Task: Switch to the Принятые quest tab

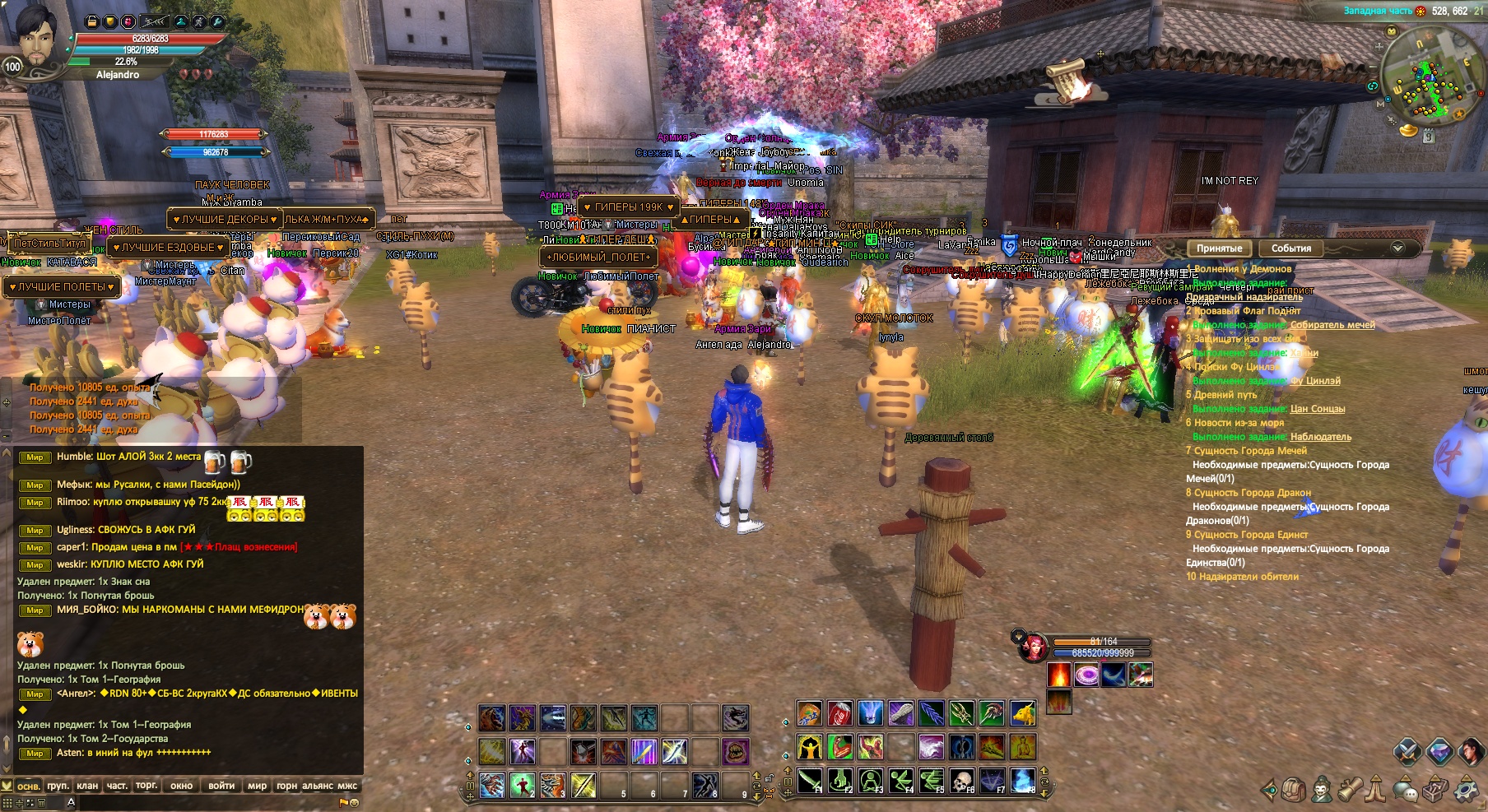Action: click(x=1219, y=248)
